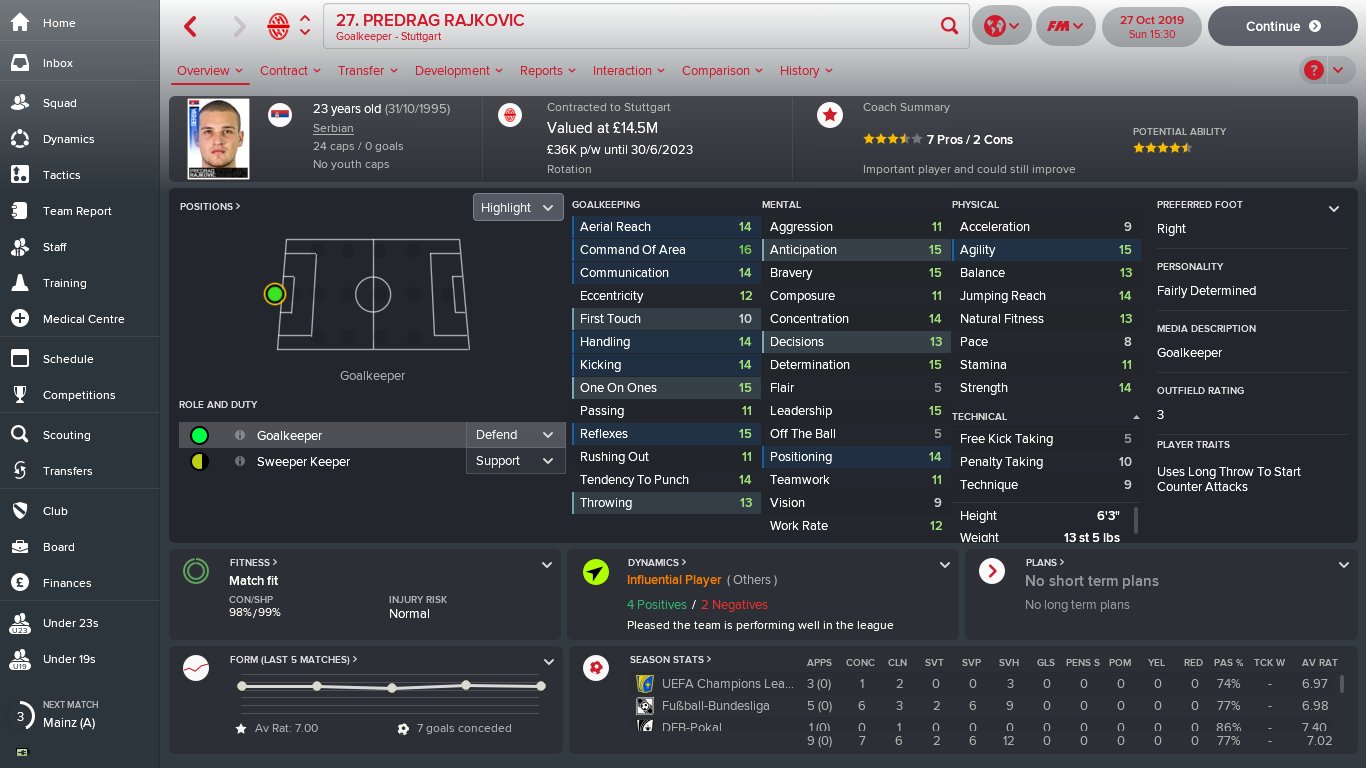Go back with the red back arrow
1366x768 pixels.
[x=191, y=27]
